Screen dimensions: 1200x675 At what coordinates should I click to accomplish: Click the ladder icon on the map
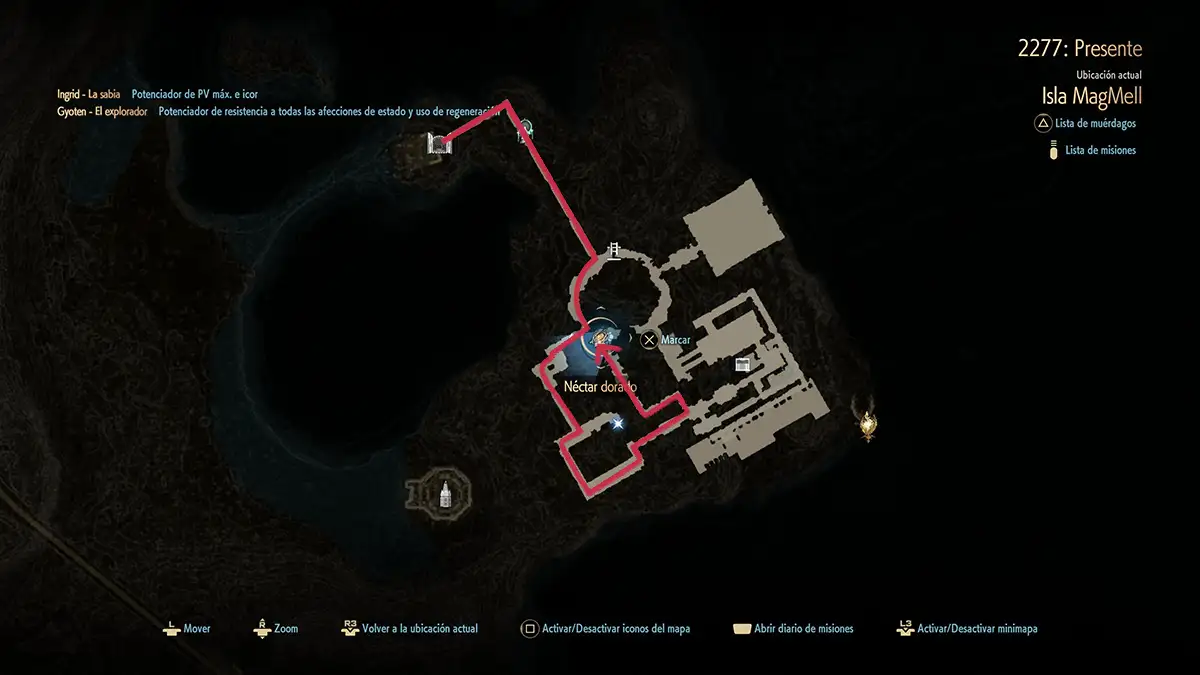coord(615,250)
